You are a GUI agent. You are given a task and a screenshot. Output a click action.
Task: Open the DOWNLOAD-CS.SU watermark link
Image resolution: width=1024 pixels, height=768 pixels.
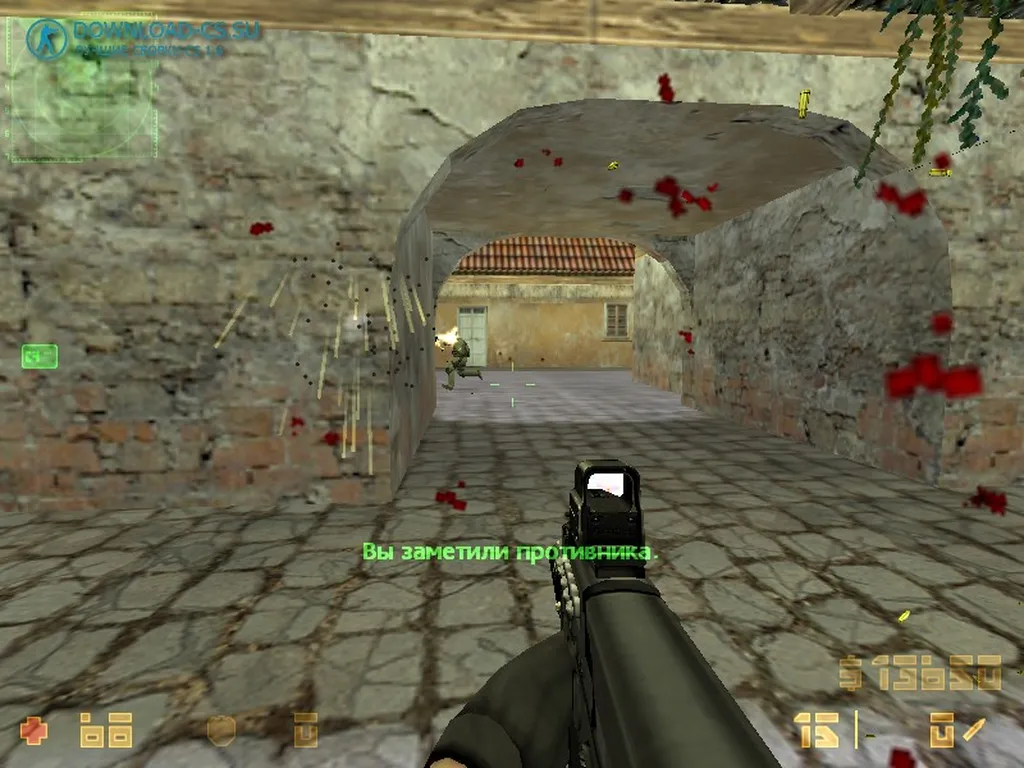(166, 31)
